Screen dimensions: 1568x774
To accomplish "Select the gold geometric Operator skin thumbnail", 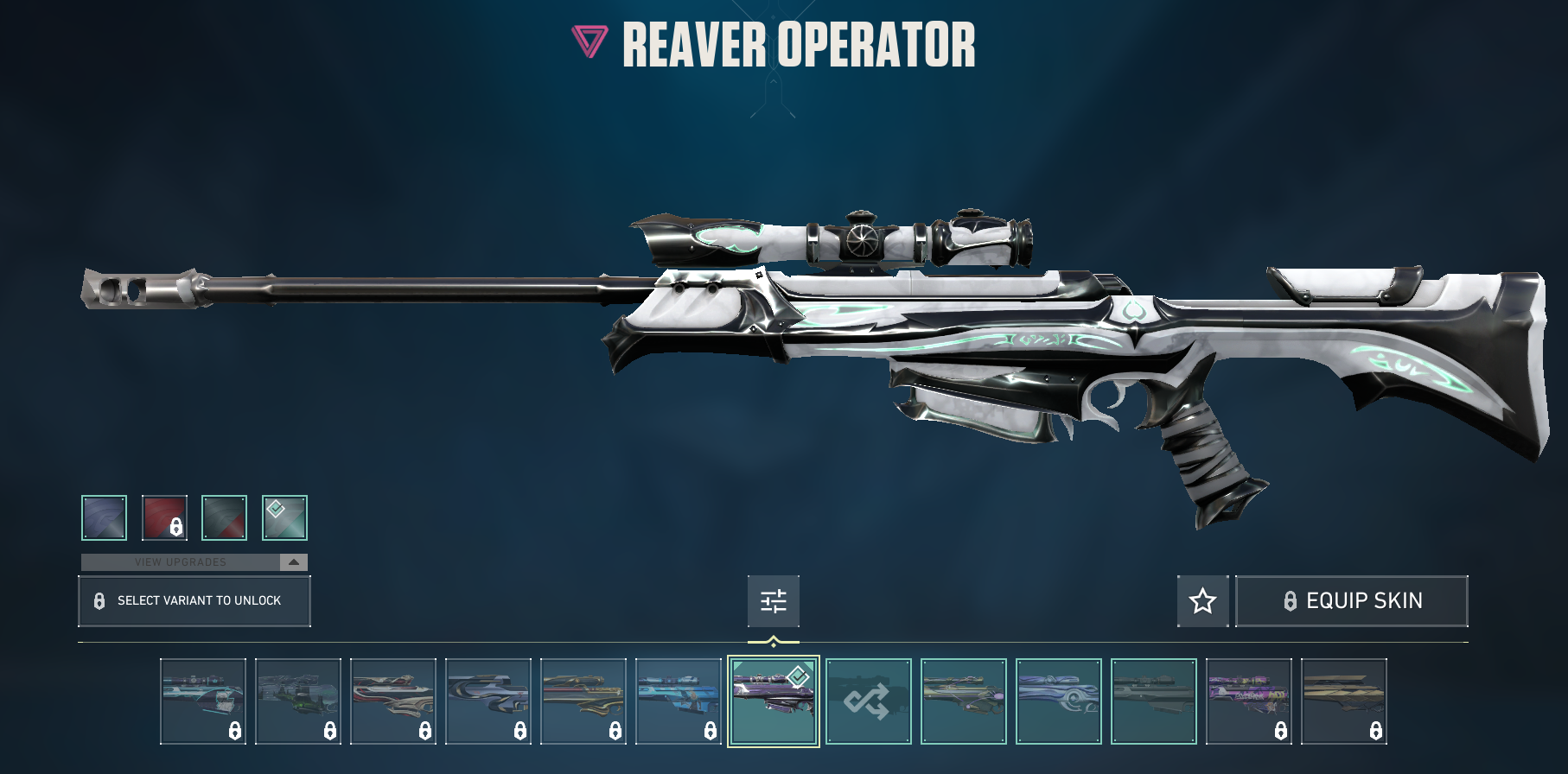I will [x=1343, y=701].
